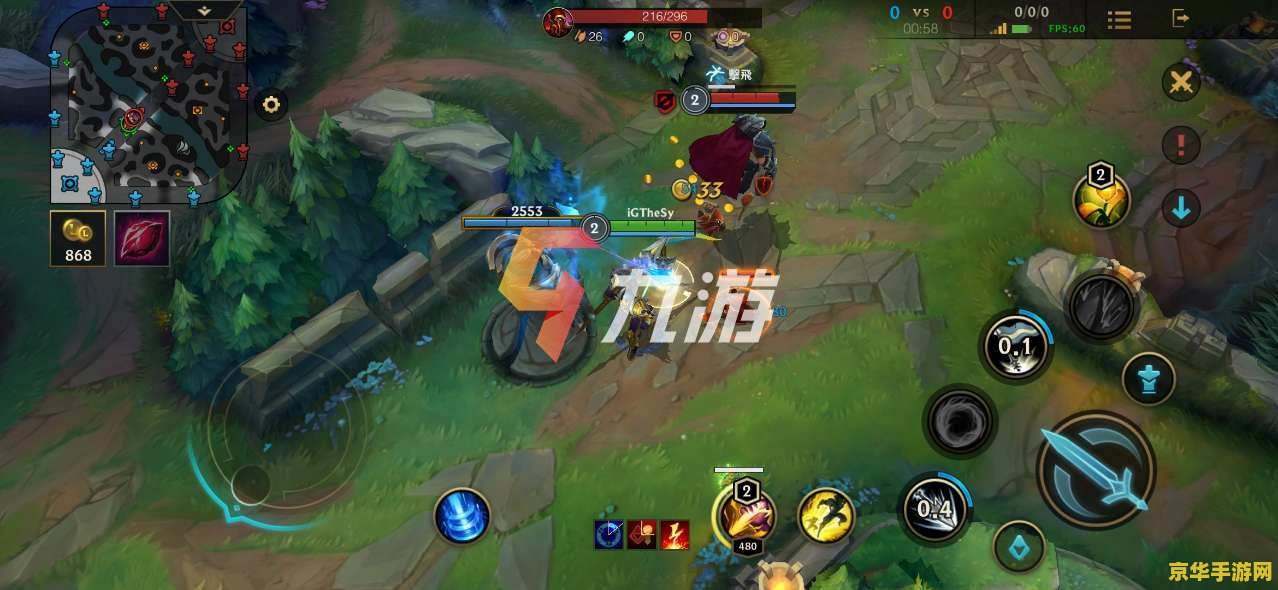Image resolution: width=1278 pixels, height=590 pixels.
Task: Send the crossed swords attack ping
Action: pyautogui.click(x=1181, y=82)
